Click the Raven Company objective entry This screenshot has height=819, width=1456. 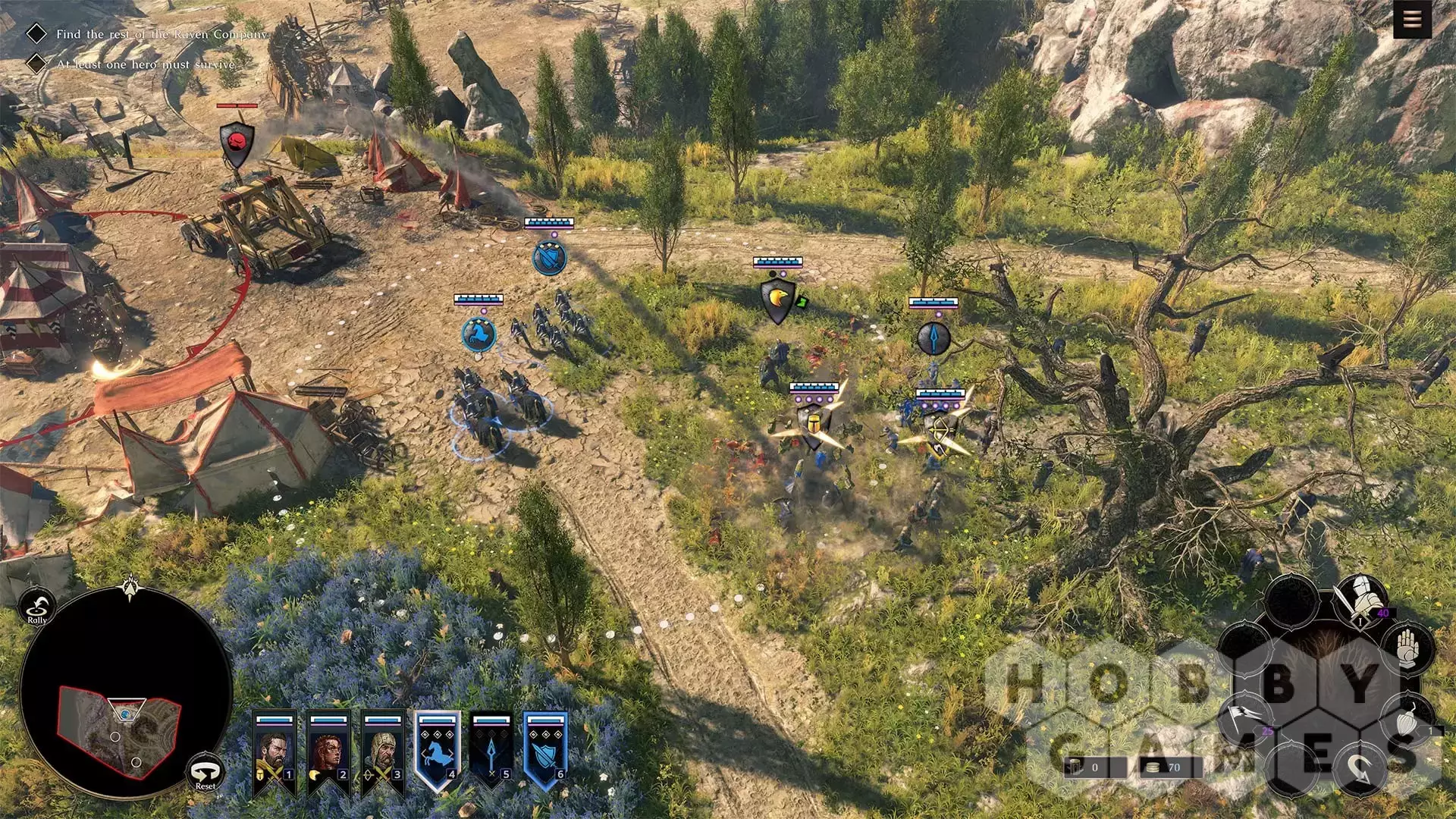[162, 34]
